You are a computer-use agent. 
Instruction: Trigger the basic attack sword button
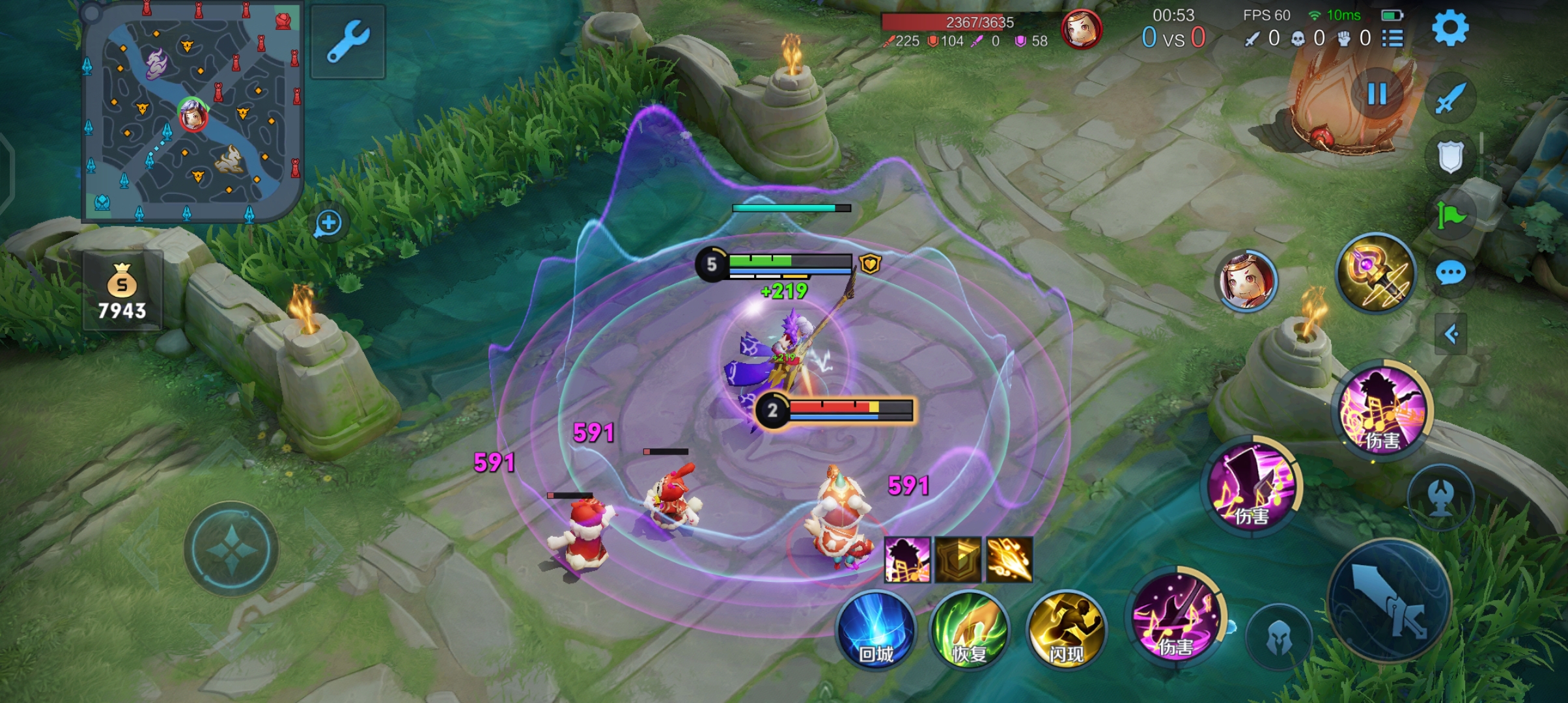pyautogui.click(x=1390, y=600)
